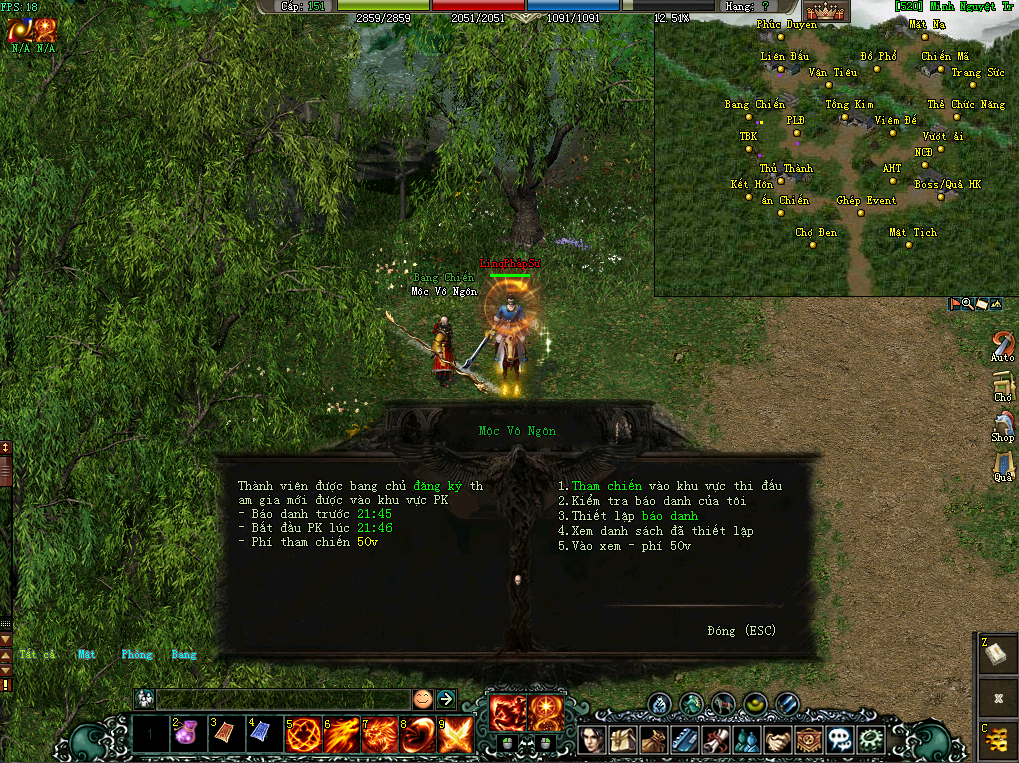
Task: Switch chat to the 'Tất cả' tab
Action: [x=37, y=655]
